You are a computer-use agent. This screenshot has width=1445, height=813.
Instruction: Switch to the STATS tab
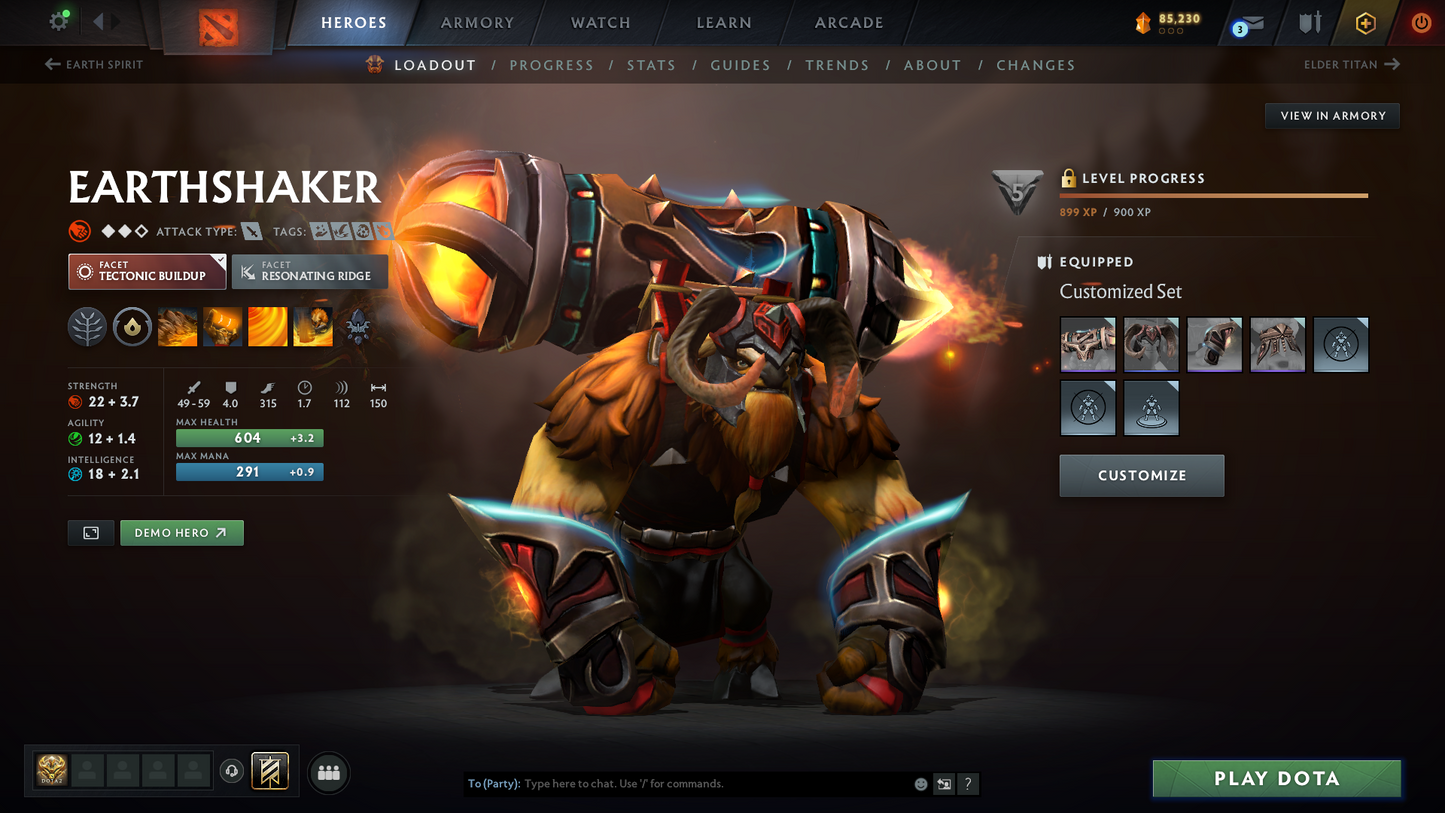(x=651, y=65)
